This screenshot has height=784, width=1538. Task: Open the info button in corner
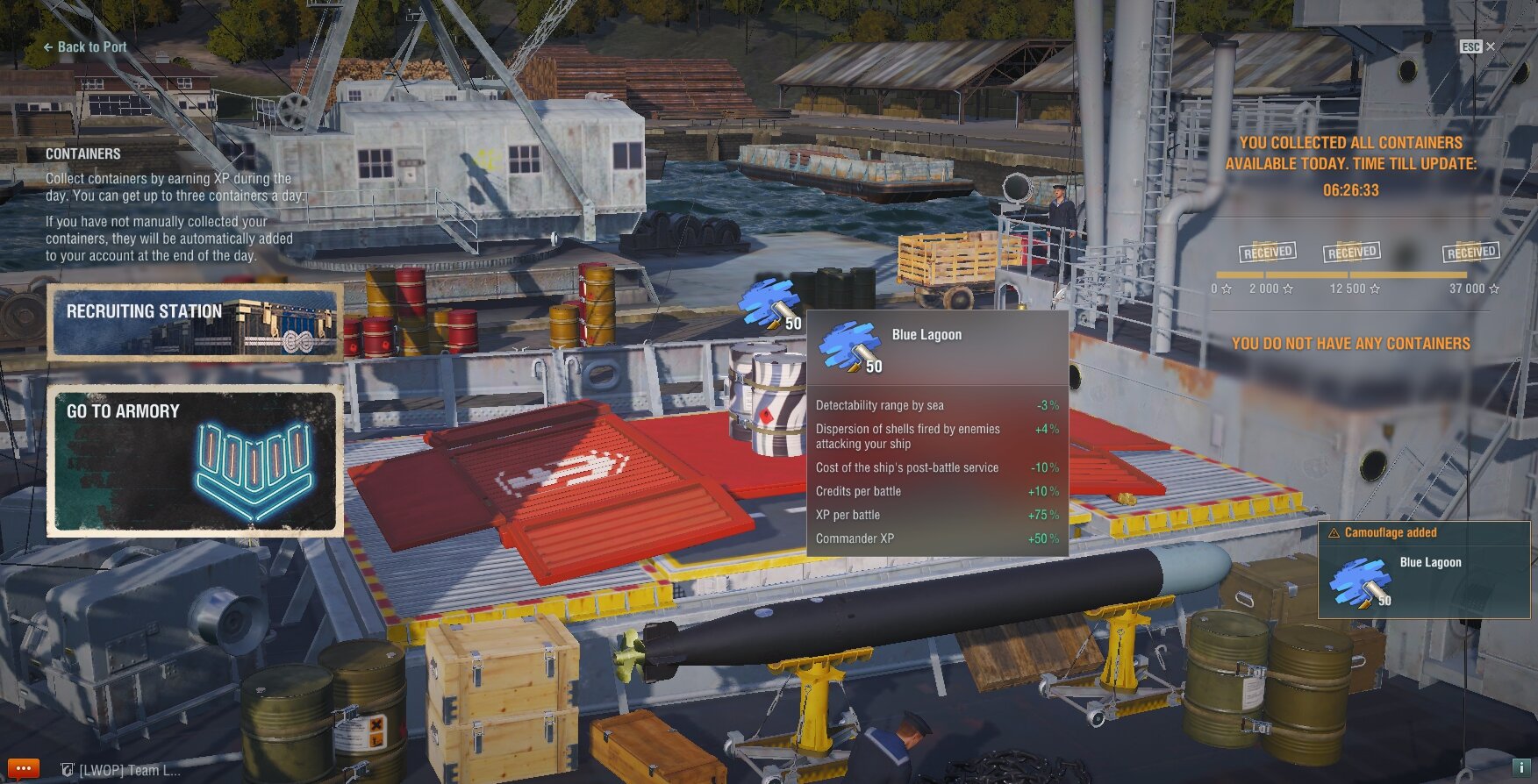1522,767
